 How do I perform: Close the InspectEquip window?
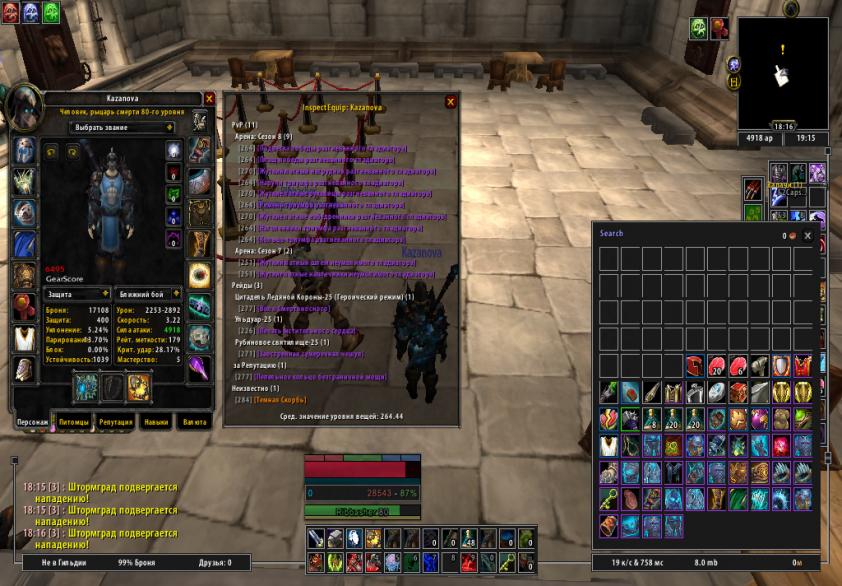(451, 102)
